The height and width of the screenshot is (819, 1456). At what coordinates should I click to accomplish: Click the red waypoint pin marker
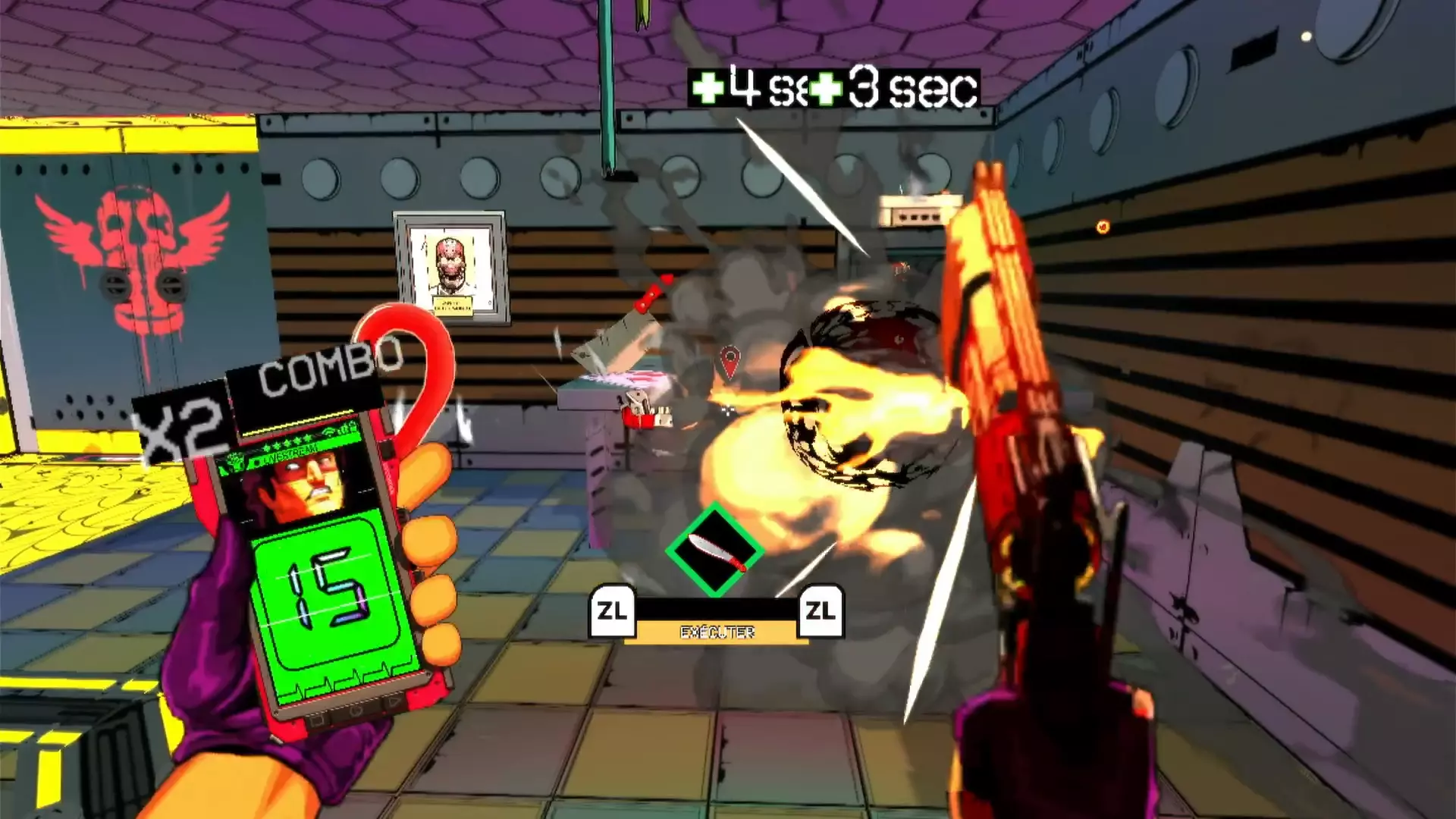[729, 361]
